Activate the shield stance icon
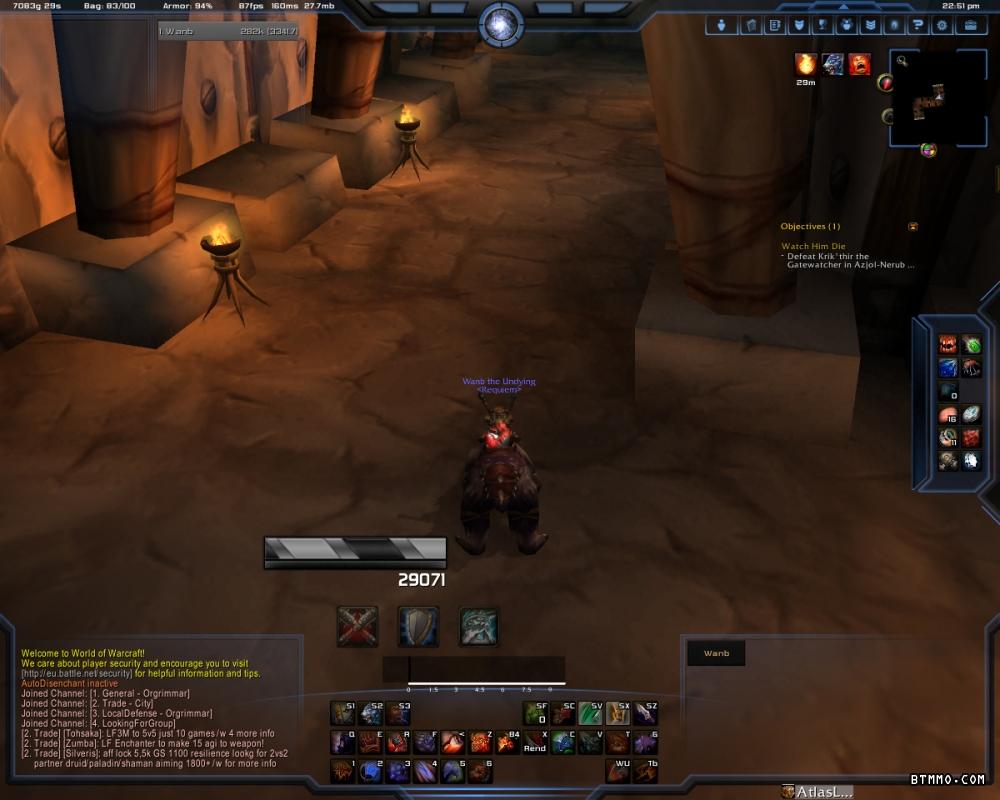 point(418,626)
